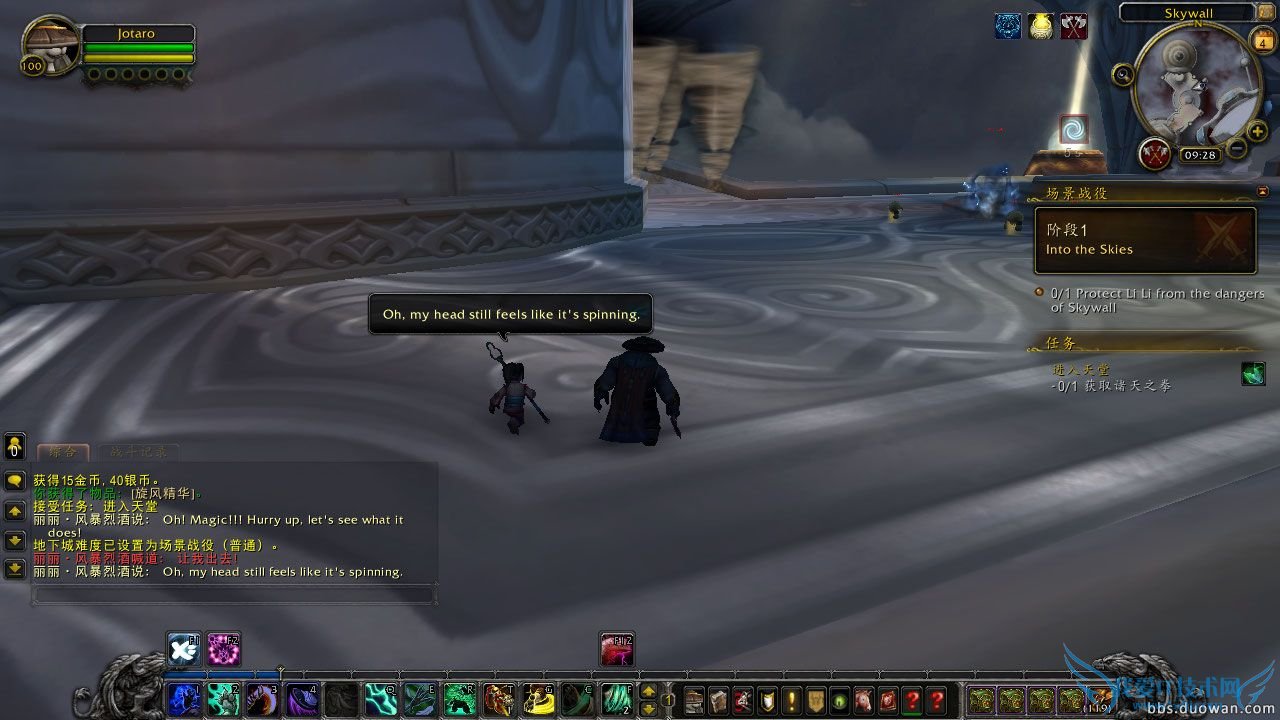Select the 综合 chat tab
Image resolution: width=1280 pixels, height=720 pixels.
click(x=62, y=452)
